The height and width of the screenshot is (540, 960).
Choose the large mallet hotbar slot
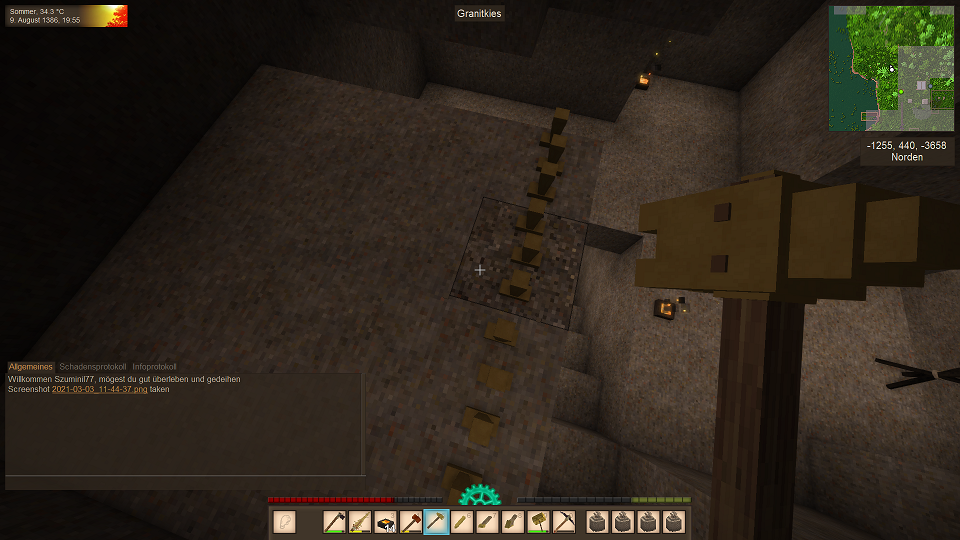pos(539,522)
